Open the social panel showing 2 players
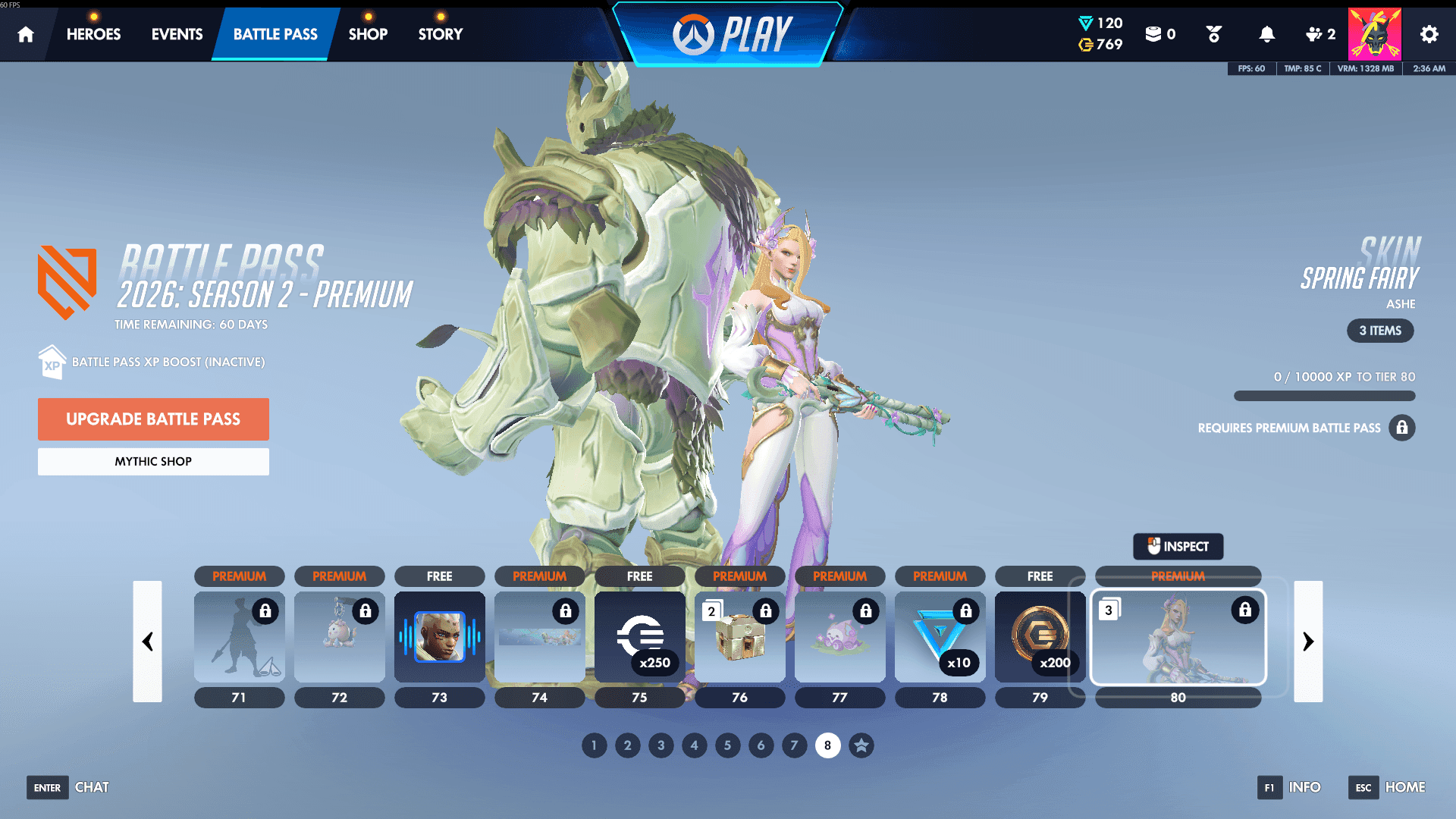The width and height of the screenshot is (1456, 819). pyautogui.click(x=1315, y=33)
